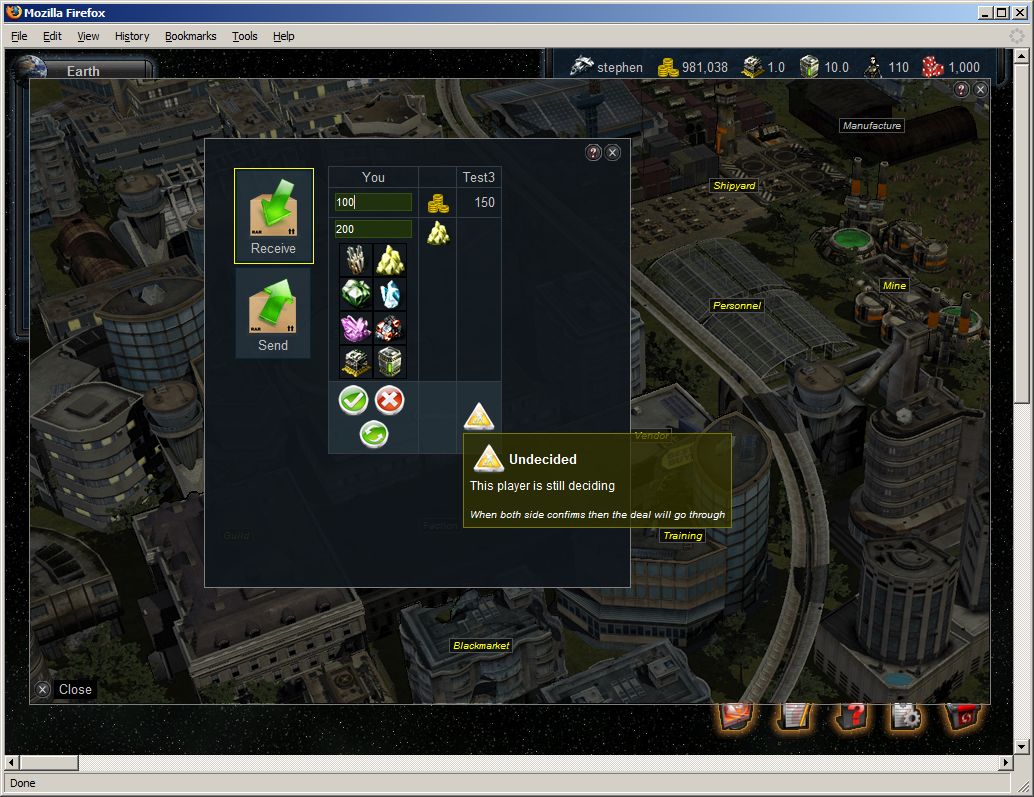Open the Blackmarket building label
The width and height of the screenshot is (1034, 797).
(481, 646)
